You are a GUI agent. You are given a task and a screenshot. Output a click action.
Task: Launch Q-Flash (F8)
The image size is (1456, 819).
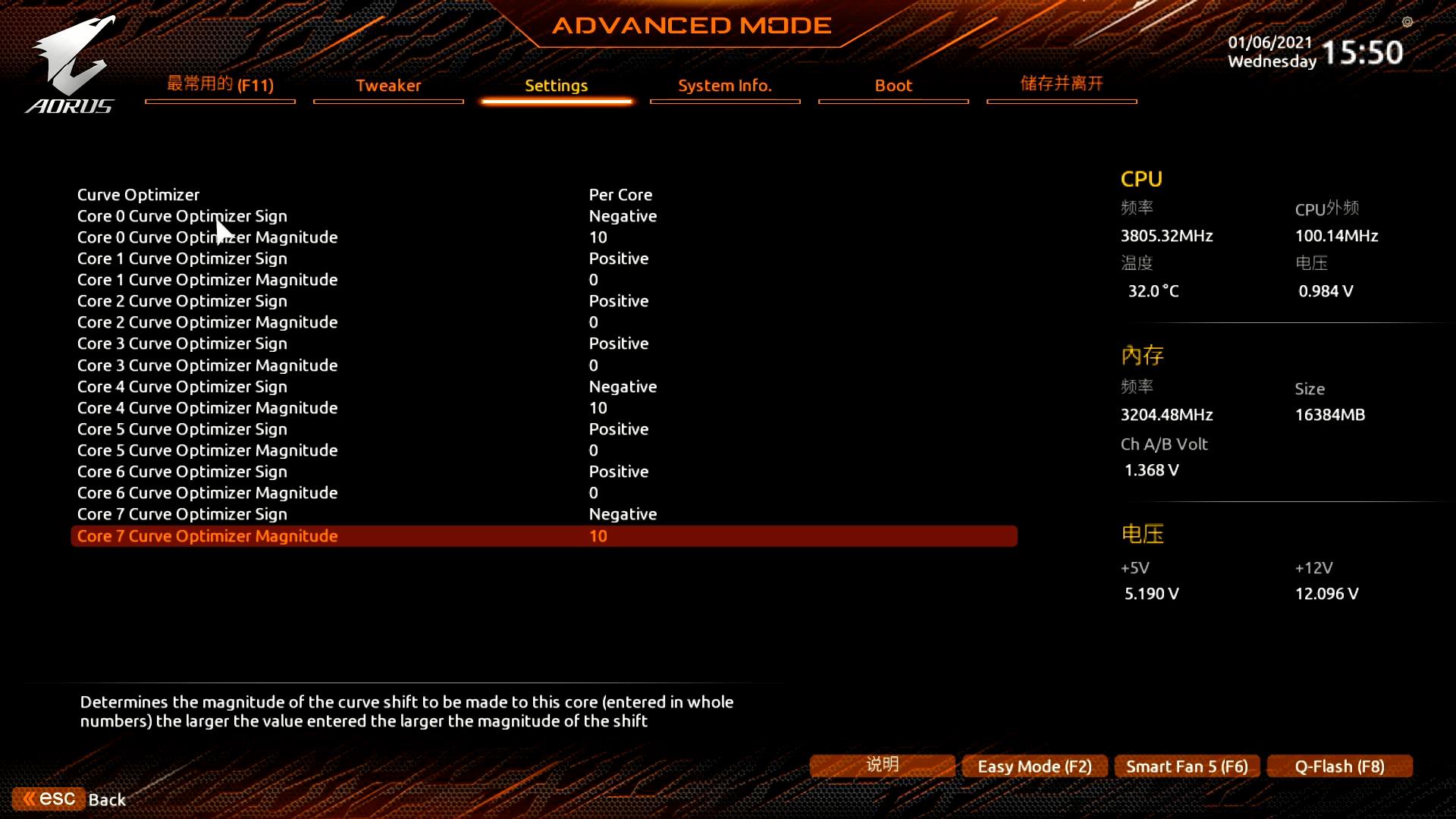pyautogui.click(x=1339, y=766)
